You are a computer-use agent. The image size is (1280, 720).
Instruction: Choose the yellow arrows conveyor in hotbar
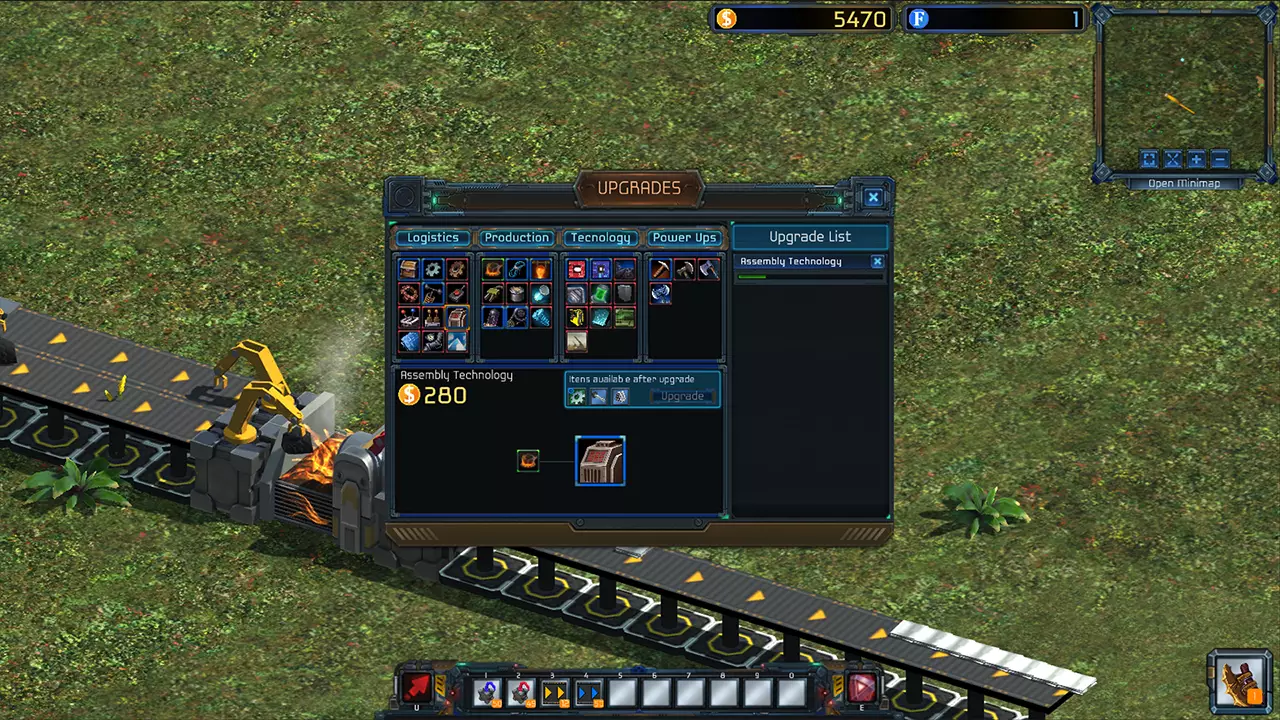tap(554, 691)
